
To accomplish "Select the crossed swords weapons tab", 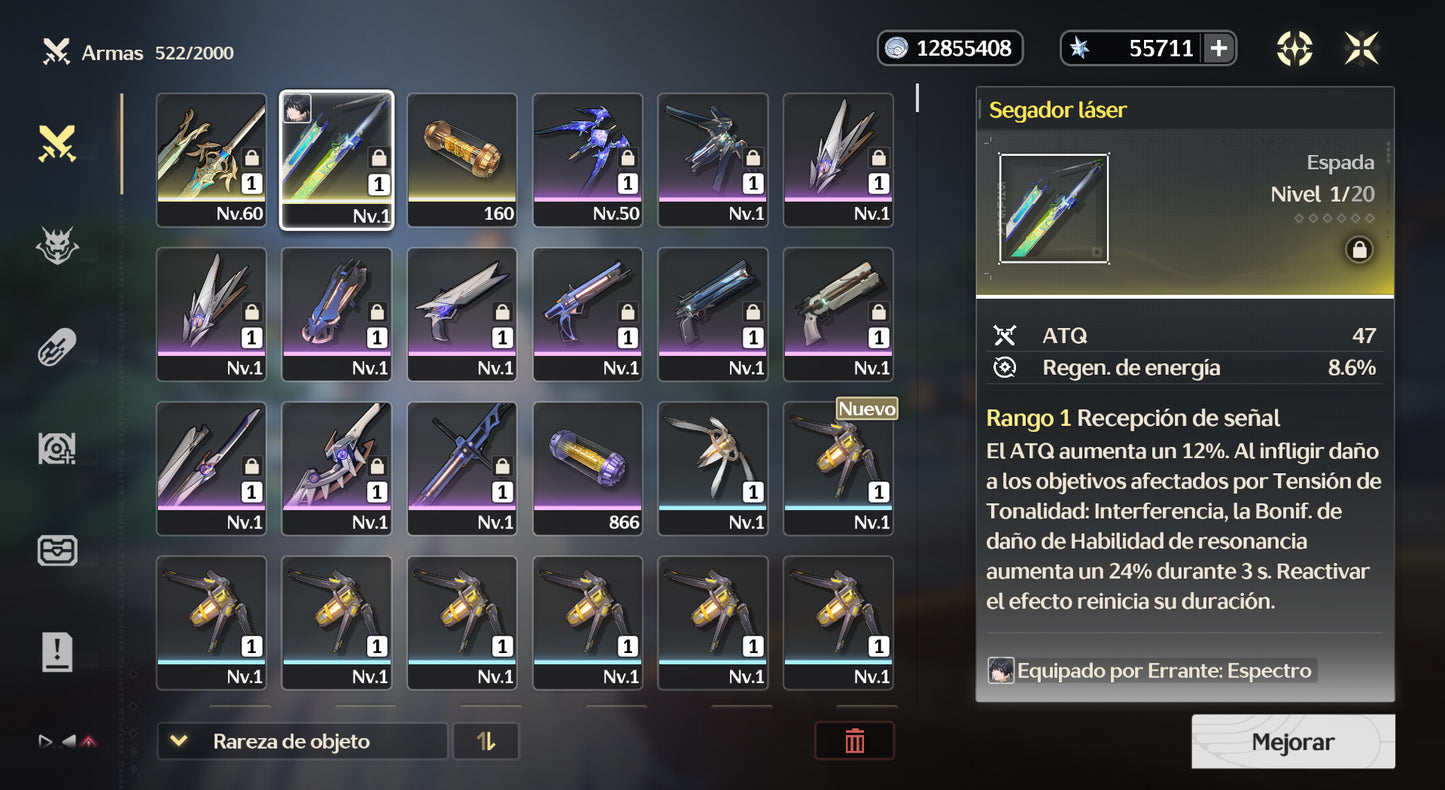I will pyautogui.click(x=57, y=143).
